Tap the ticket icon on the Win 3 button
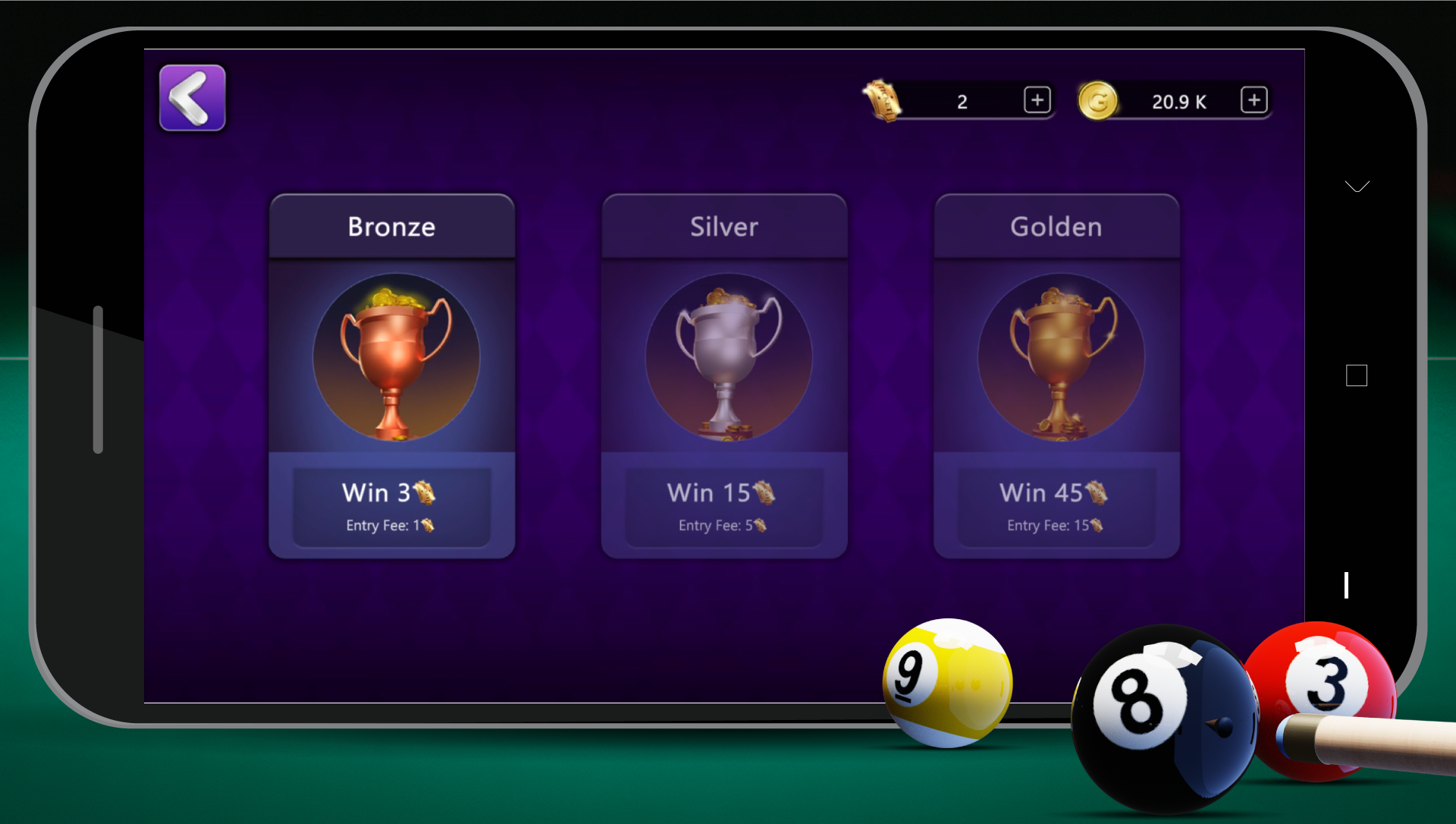This screenshot has width=1456, height=824. 425,492
